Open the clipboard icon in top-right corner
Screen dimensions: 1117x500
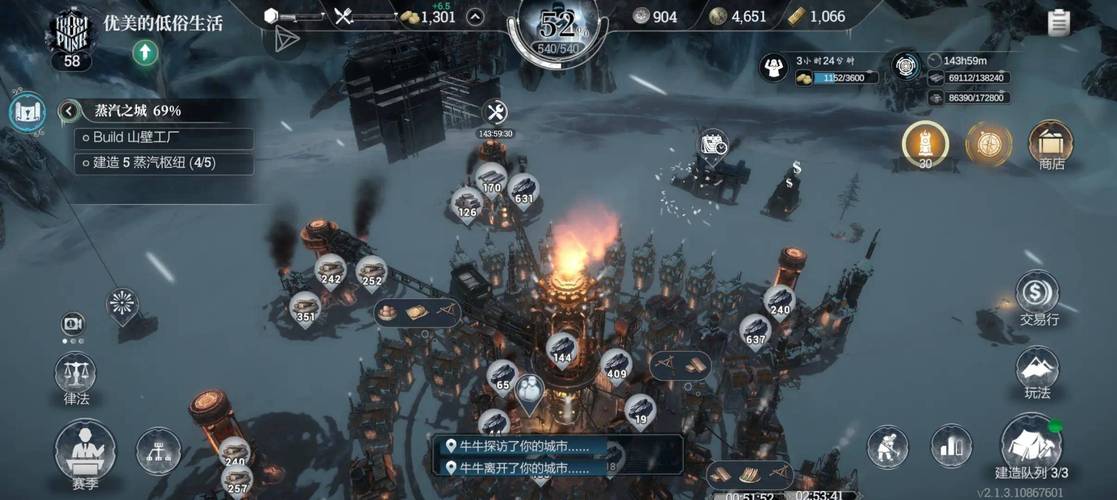pyautogui.click(x=1059, y=21)
